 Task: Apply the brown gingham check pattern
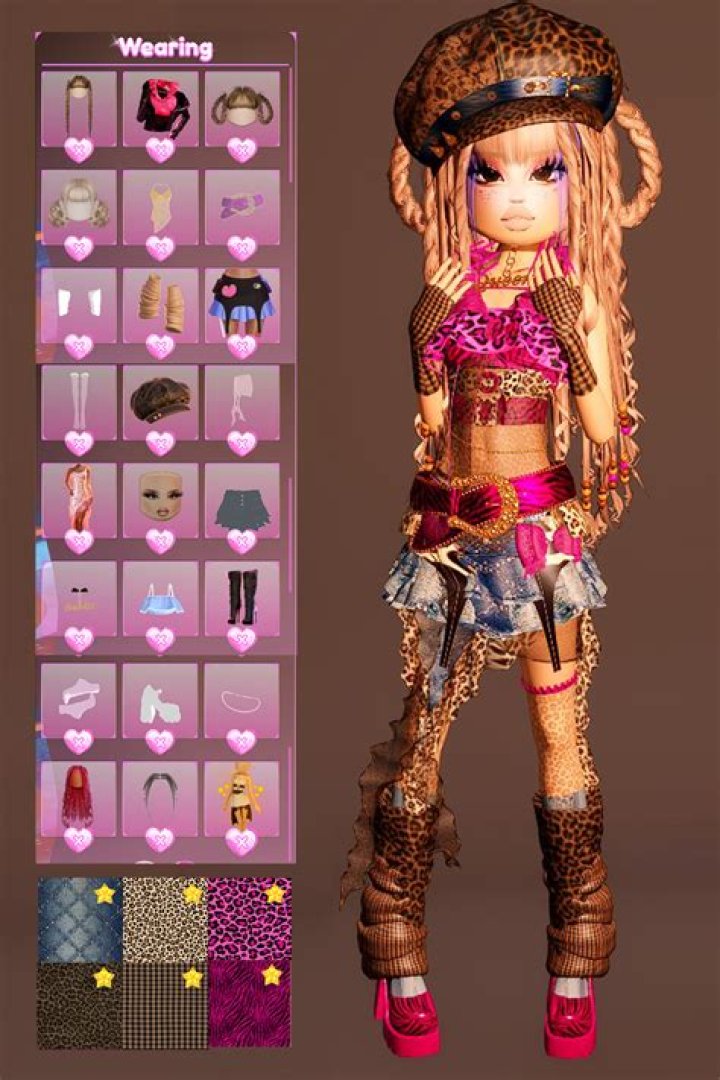(x=164, y=1005)
